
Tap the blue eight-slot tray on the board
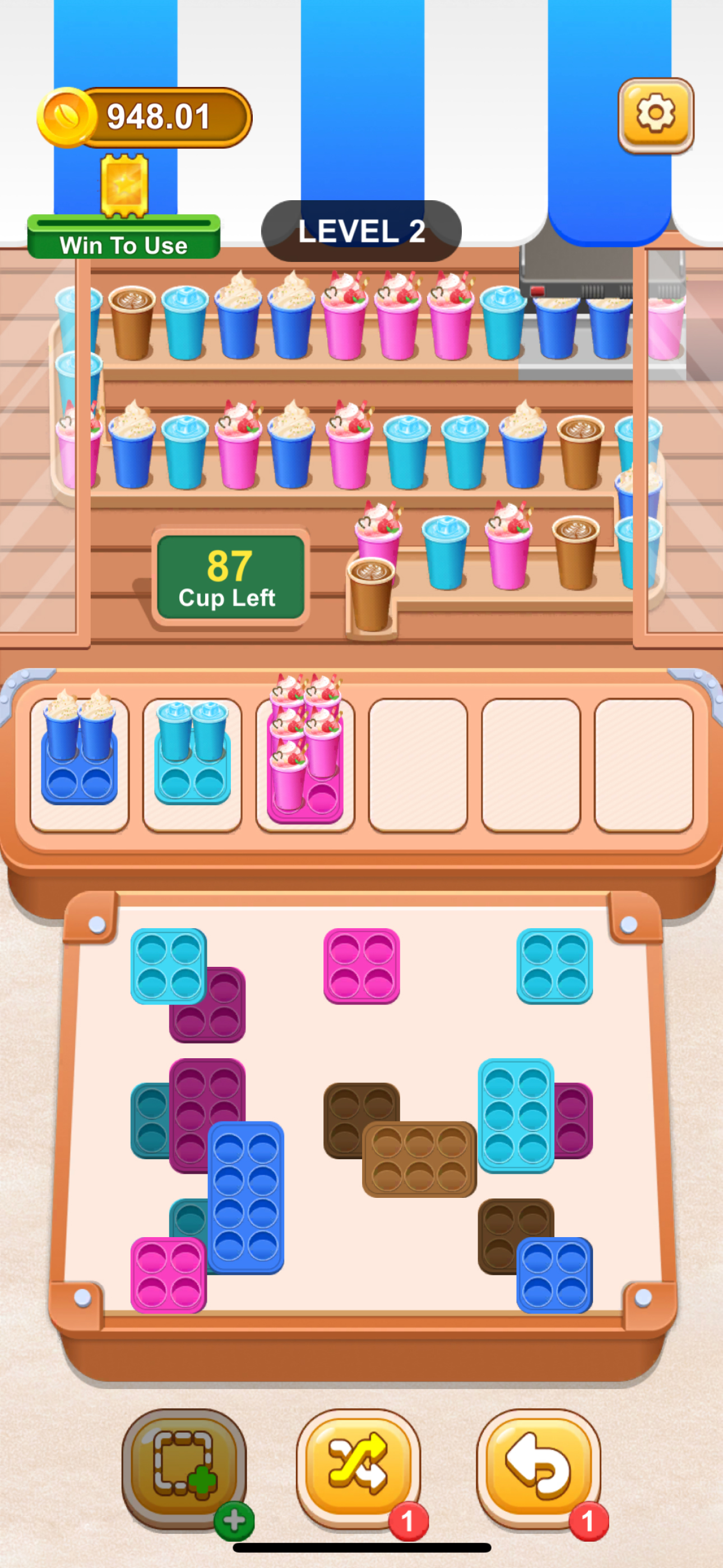coord(247,1199)
